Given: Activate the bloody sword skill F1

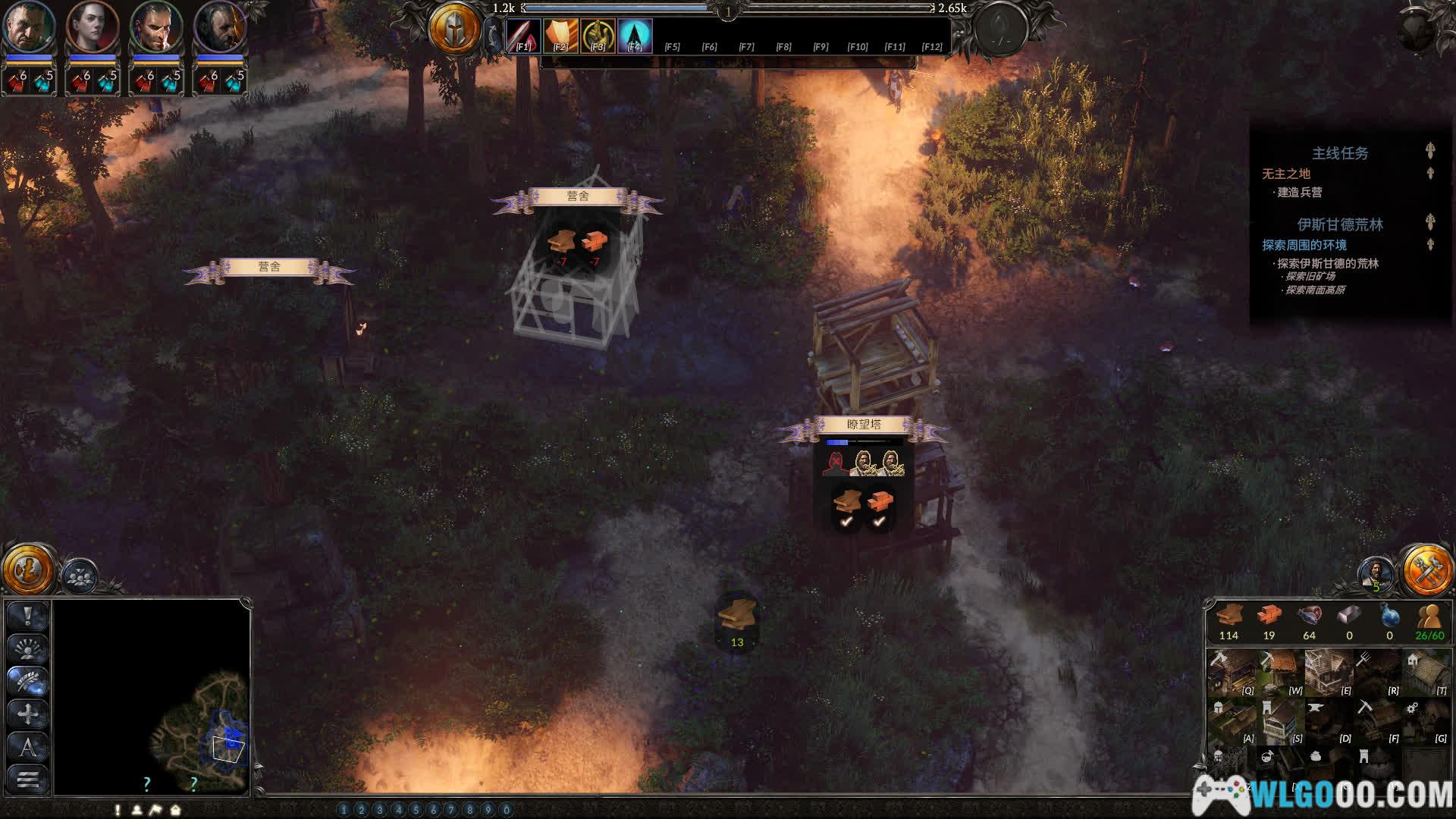Looking at the screenshot, I should point(523,36).
